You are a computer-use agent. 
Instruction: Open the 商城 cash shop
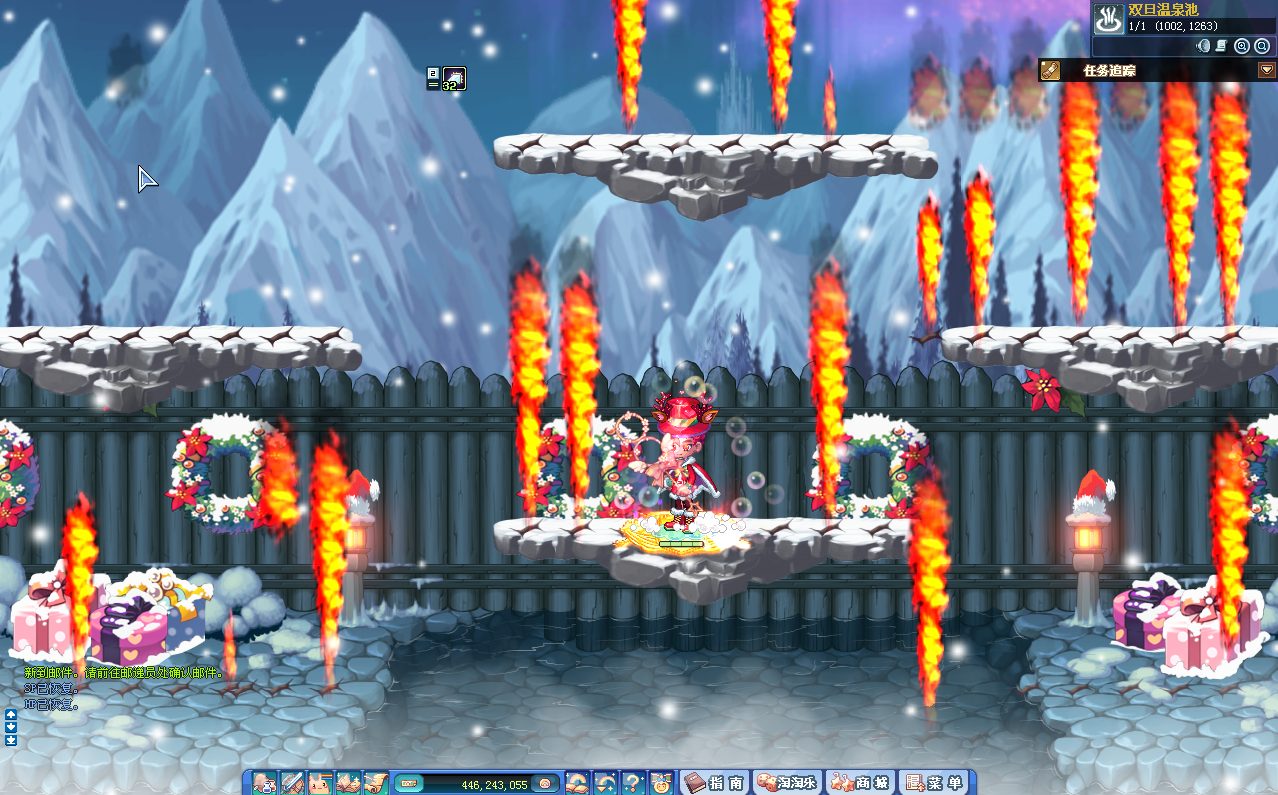coord(860,783)
